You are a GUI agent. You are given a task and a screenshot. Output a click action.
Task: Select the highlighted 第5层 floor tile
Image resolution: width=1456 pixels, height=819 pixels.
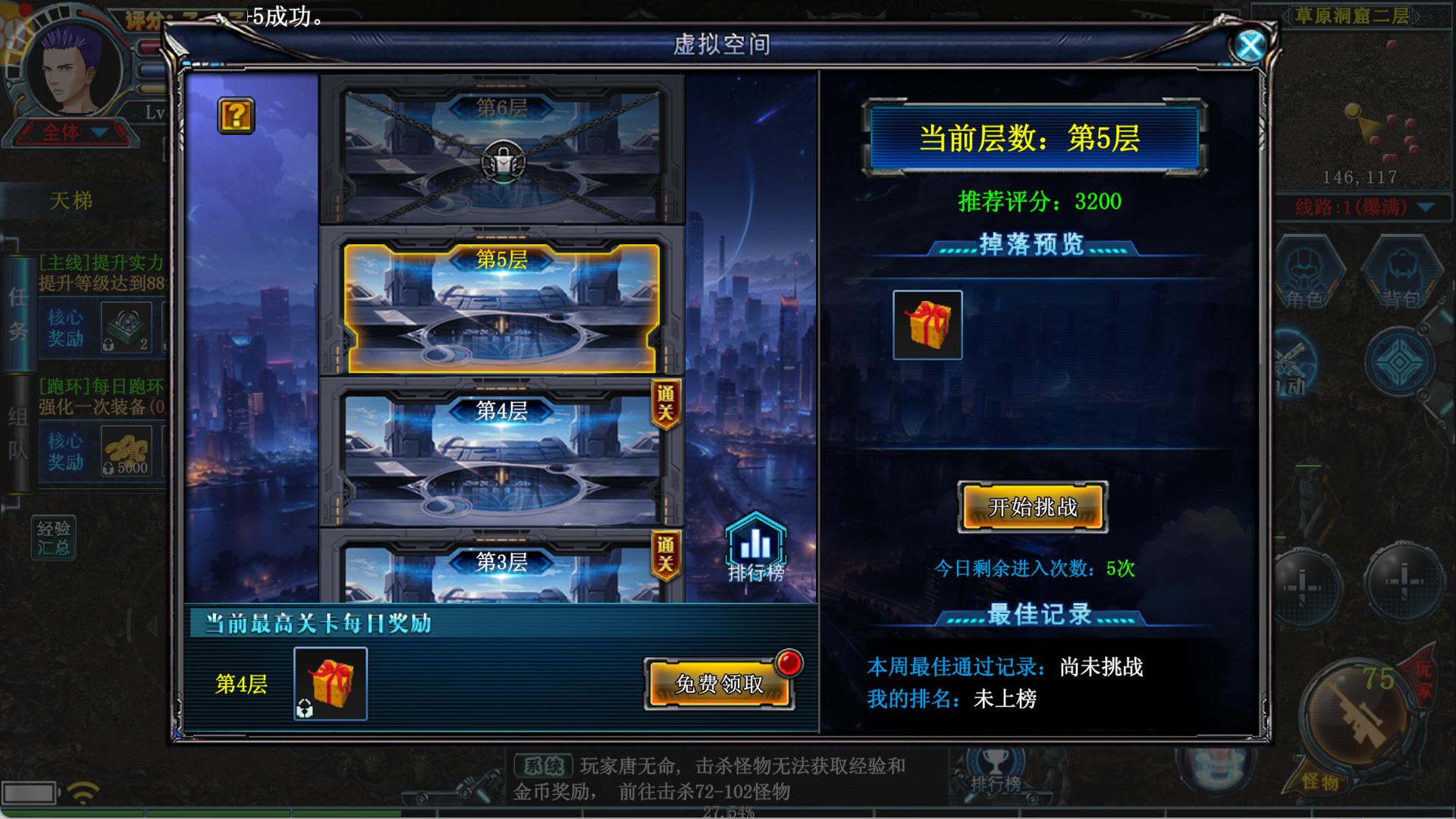click(x=502, y=307)
